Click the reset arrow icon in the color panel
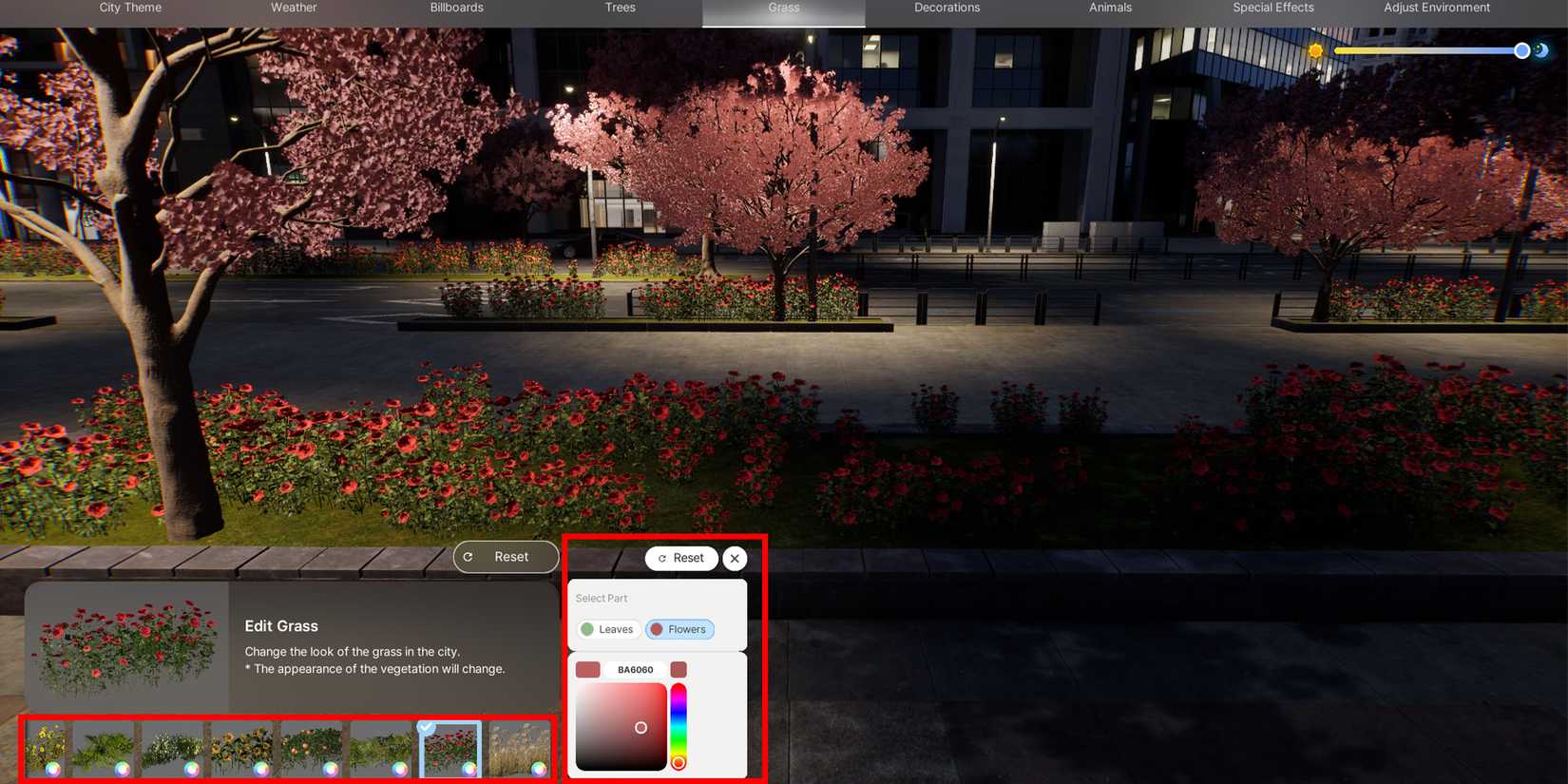The width and height of the screenshot is (1568, 784). tap(660, 558)
